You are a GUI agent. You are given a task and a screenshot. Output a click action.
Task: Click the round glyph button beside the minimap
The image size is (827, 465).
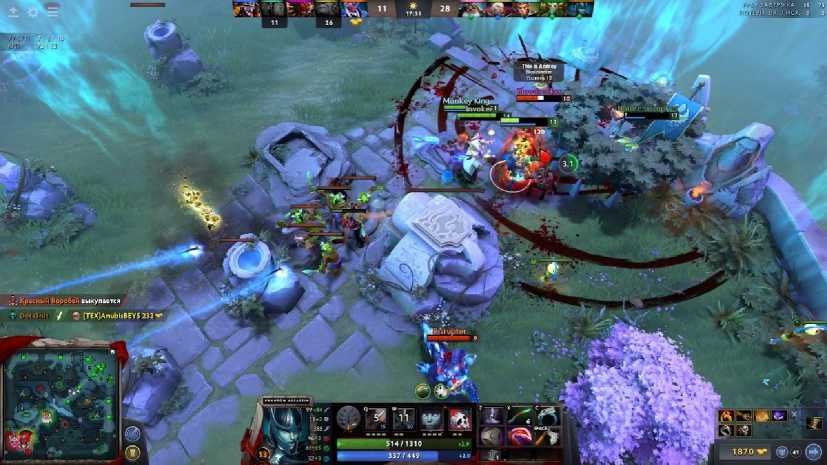(133, 432)
